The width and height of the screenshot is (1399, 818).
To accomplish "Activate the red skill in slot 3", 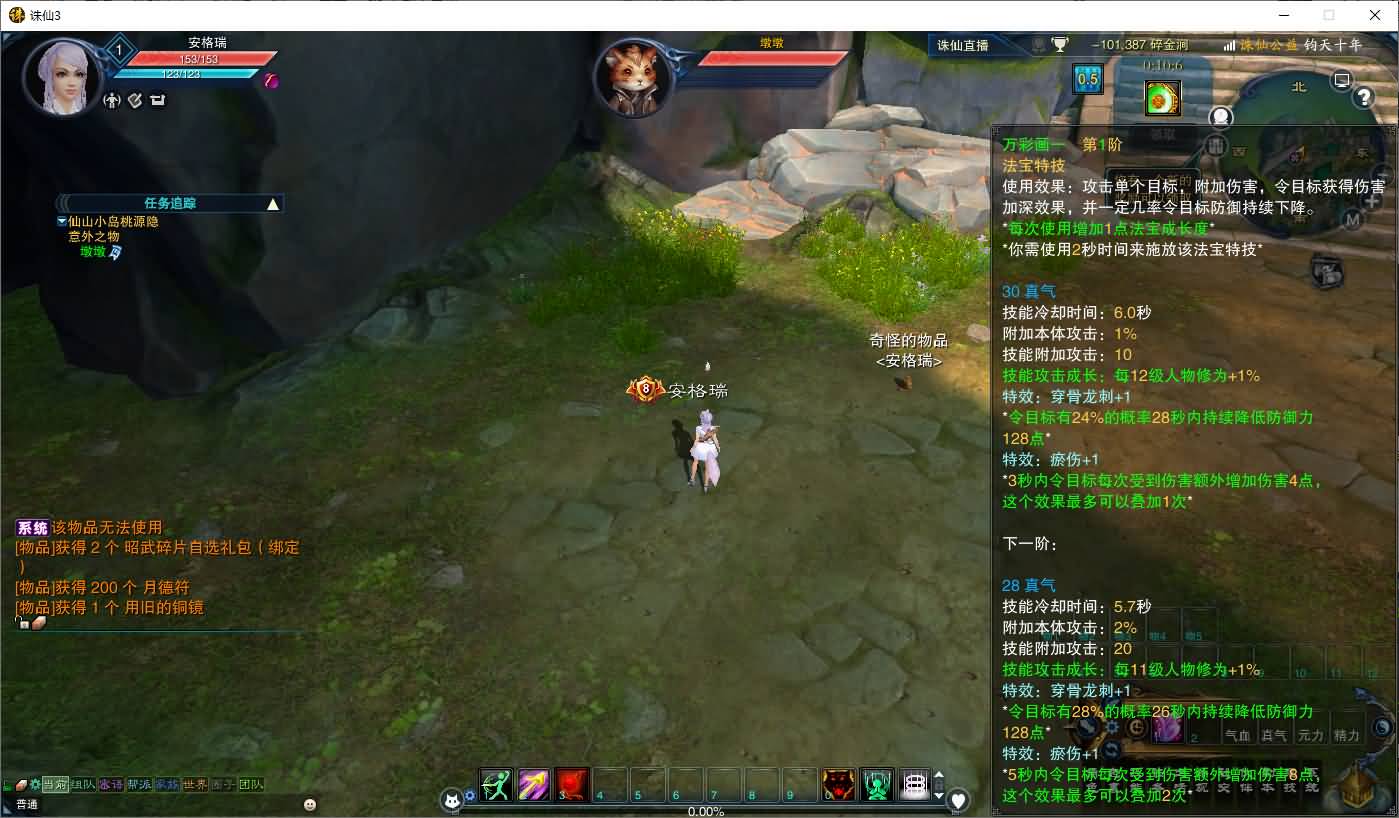I will [572, 785].
